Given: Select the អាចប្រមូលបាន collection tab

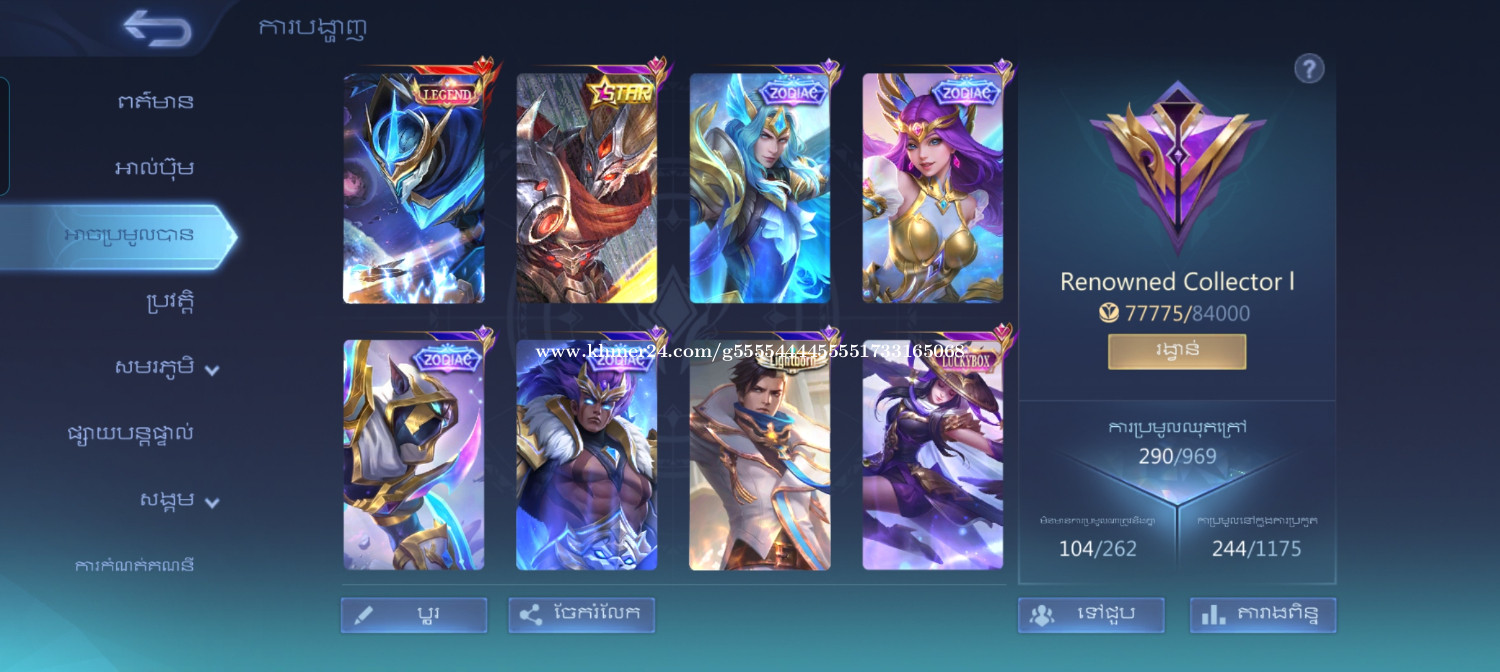Looking at the screenshot, I should coord(128,235).
